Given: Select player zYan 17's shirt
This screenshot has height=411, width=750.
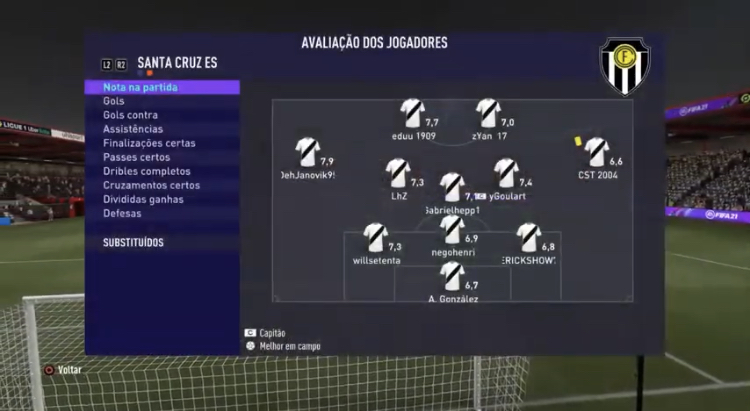Looking at the screenshot, I should (x=488, y=112).
